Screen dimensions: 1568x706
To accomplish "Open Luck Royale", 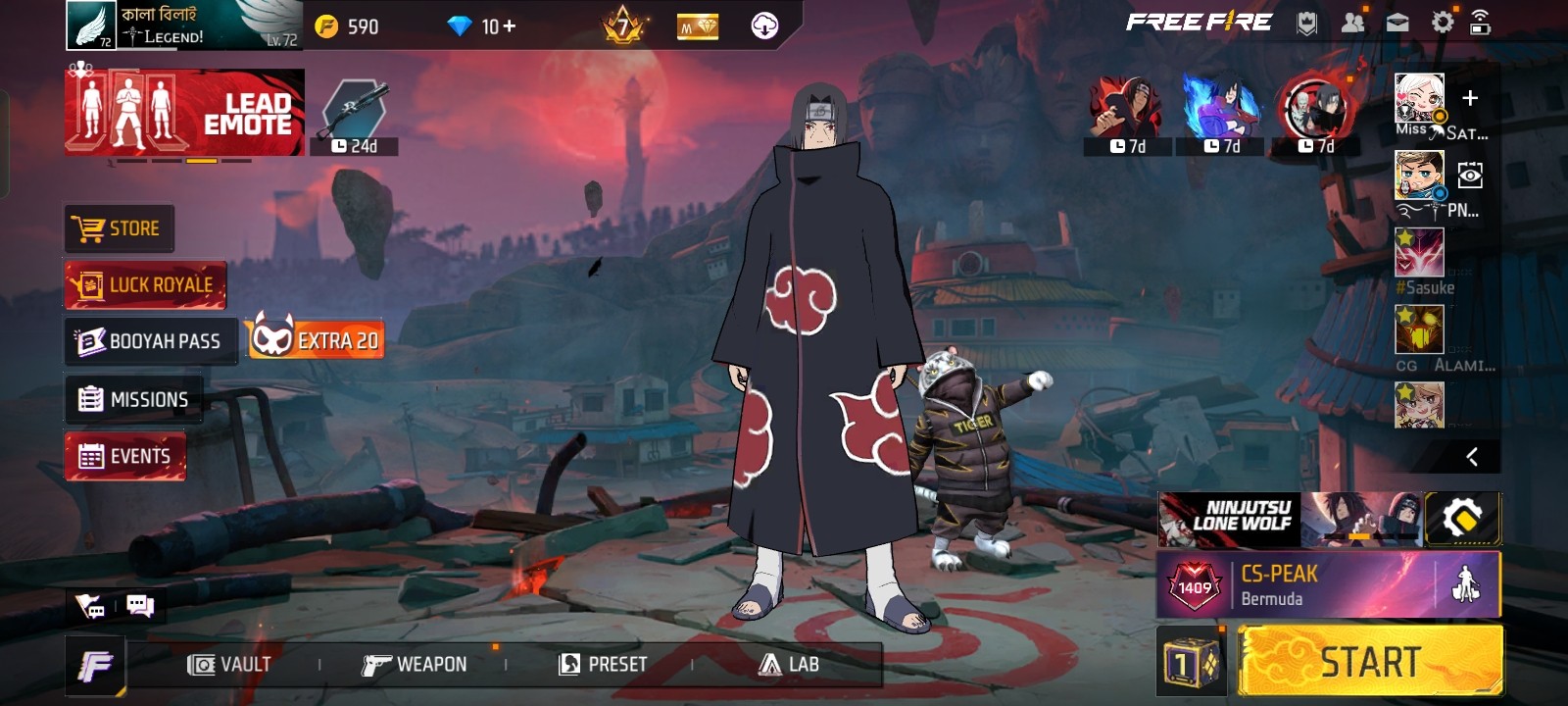I will pyautogui.click(x=146, y=285).
